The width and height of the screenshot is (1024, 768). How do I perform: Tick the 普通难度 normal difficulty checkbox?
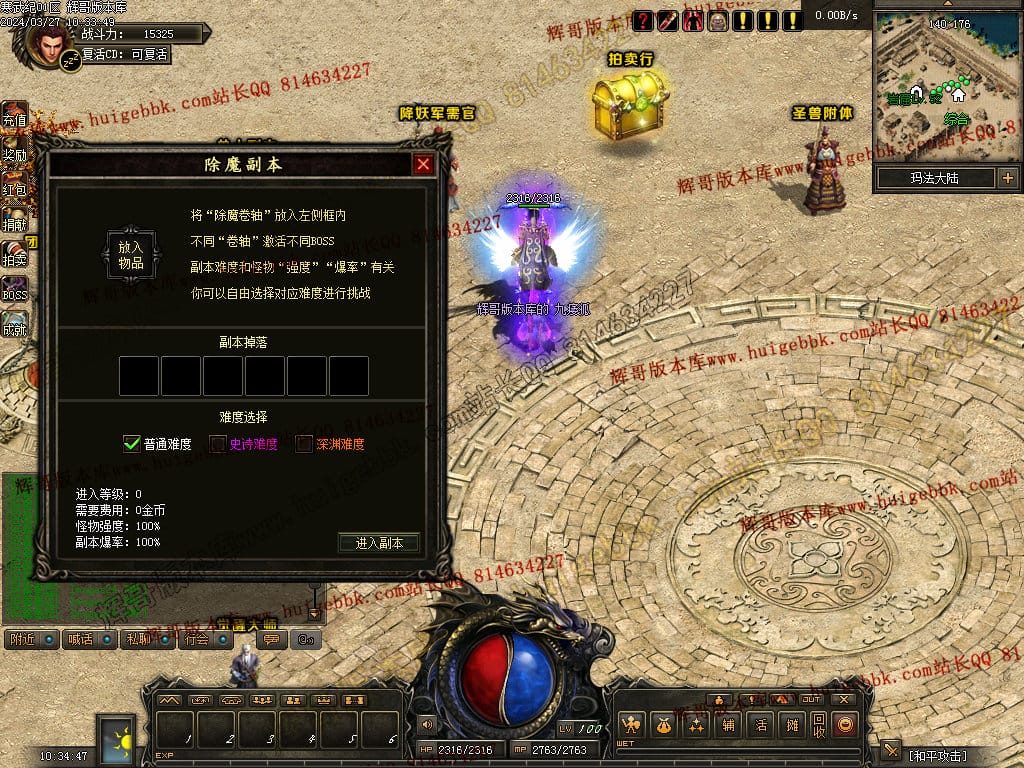[x=132, y=444]
